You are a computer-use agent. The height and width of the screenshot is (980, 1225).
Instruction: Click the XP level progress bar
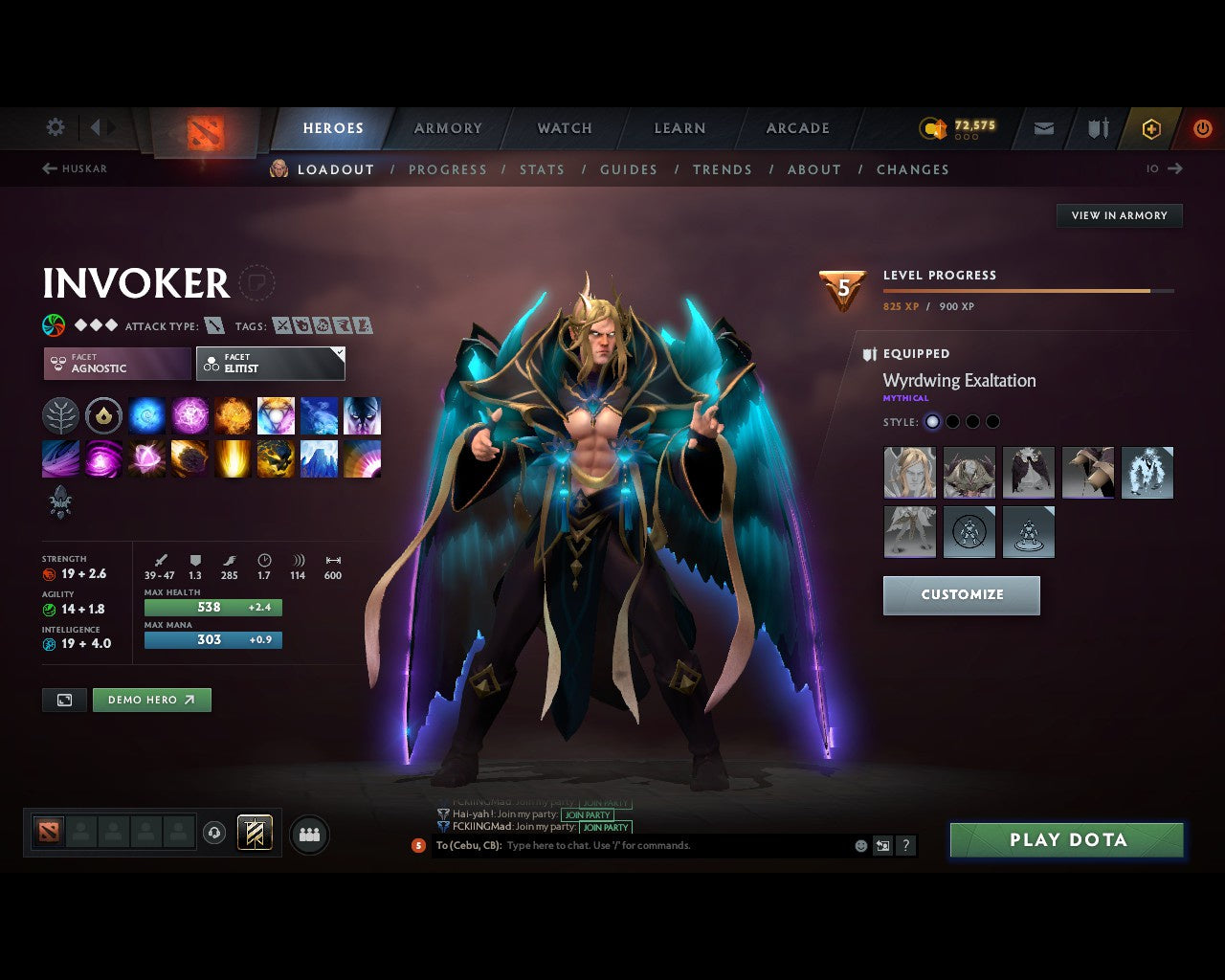click(1029, 290)
